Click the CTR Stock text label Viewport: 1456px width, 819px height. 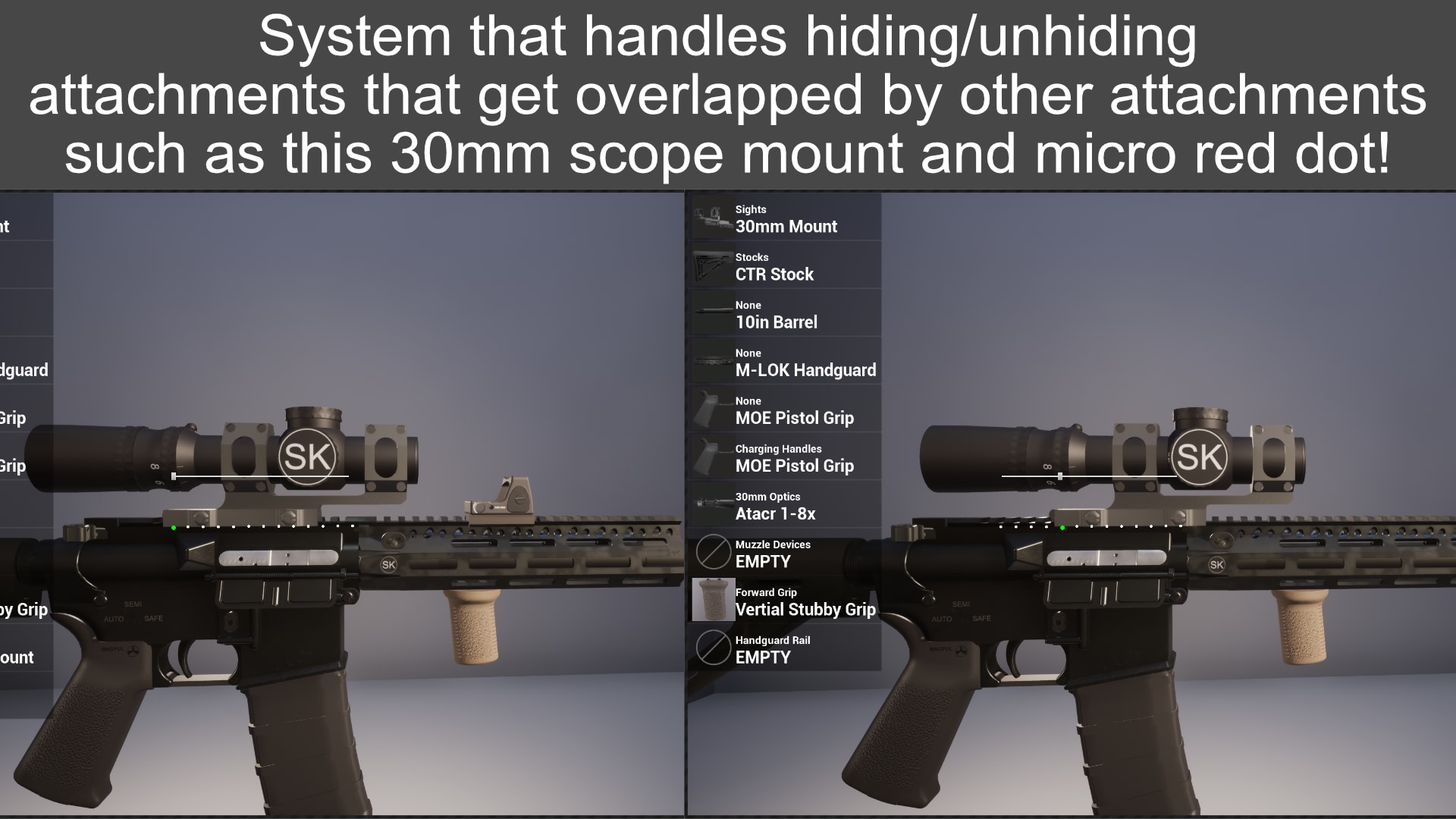(774, 275)
